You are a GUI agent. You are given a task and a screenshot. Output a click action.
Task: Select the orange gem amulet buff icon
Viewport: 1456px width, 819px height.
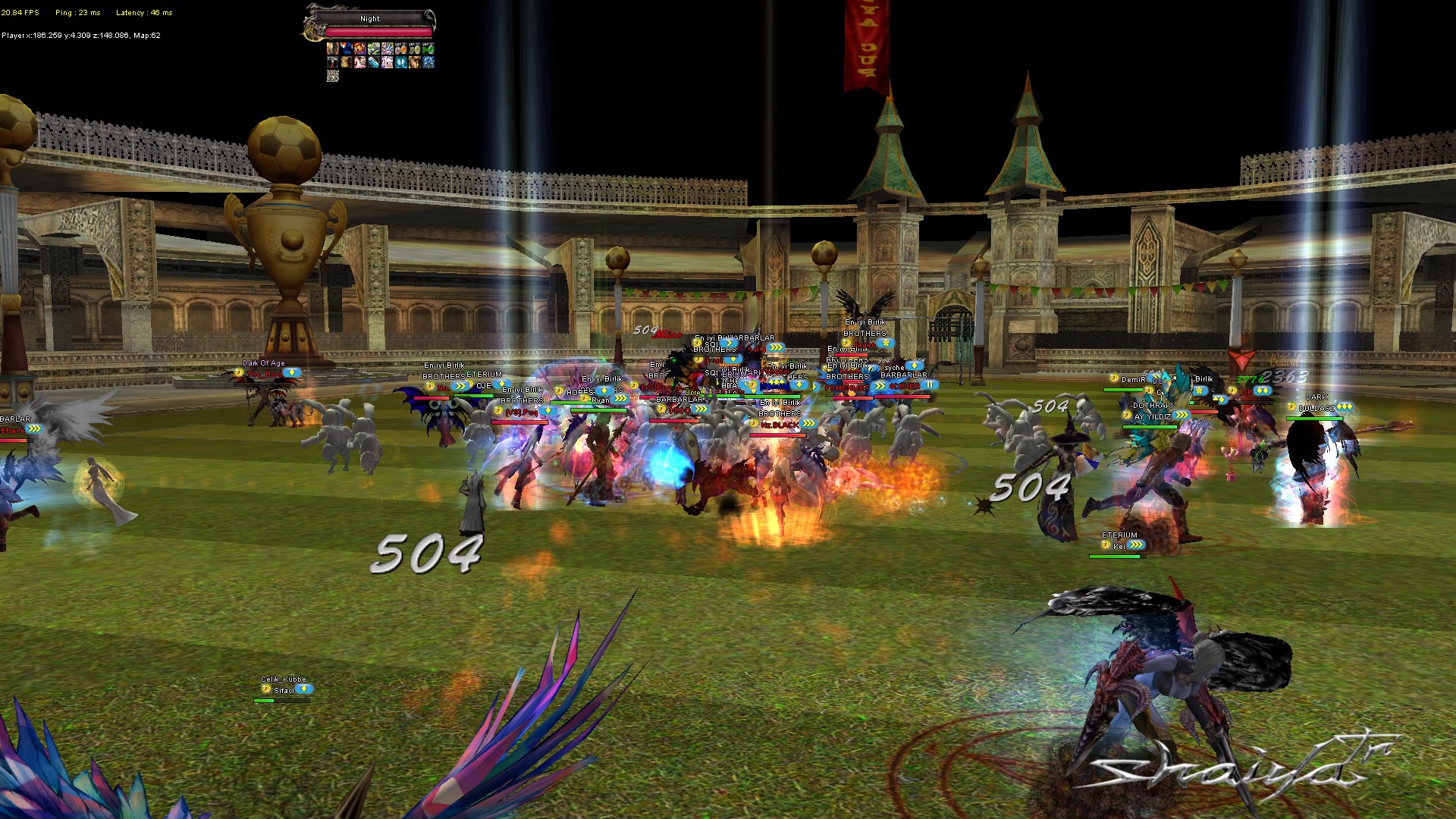coord(401,49)
